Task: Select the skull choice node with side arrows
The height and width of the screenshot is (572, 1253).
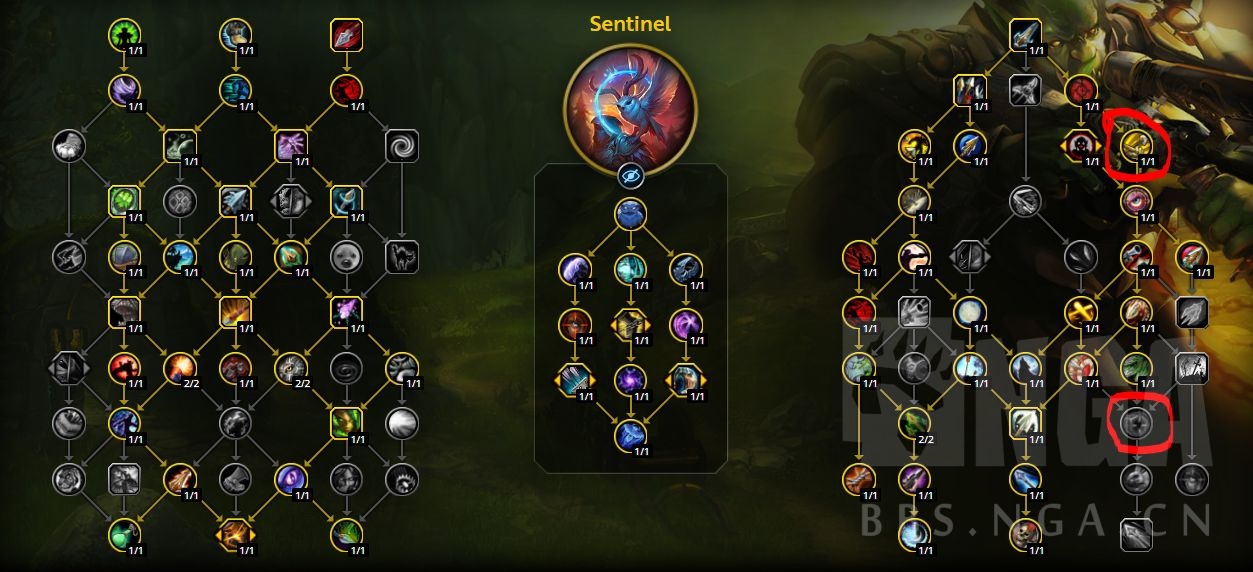Action: tap(1081, 146)
